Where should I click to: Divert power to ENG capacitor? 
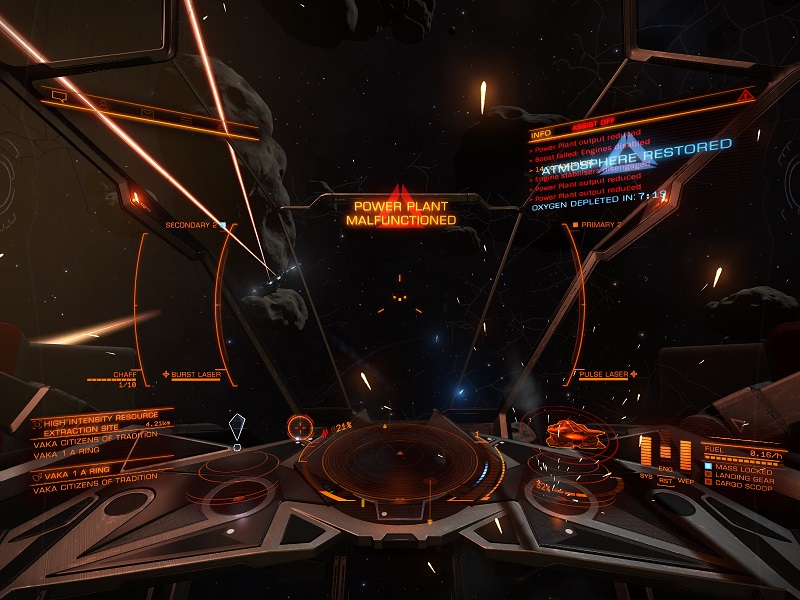click(x=665, y=468)
